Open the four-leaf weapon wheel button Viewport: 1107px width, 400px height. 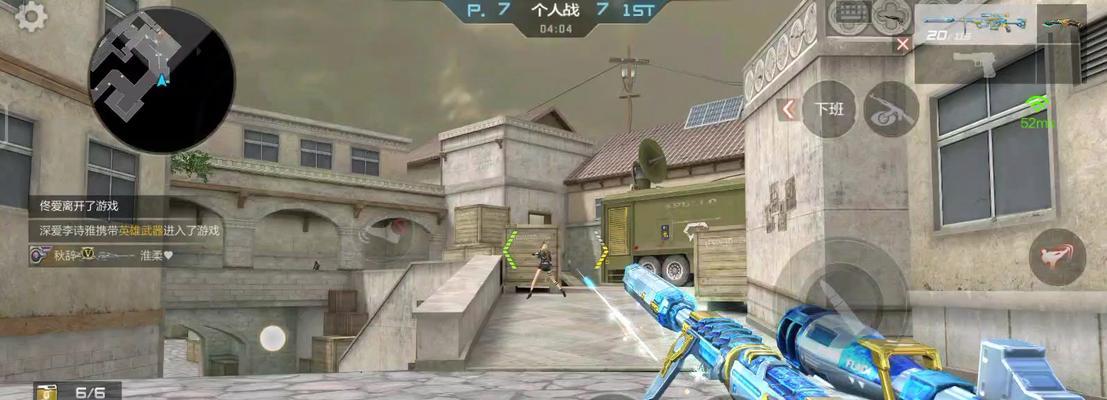click(890, 16)
